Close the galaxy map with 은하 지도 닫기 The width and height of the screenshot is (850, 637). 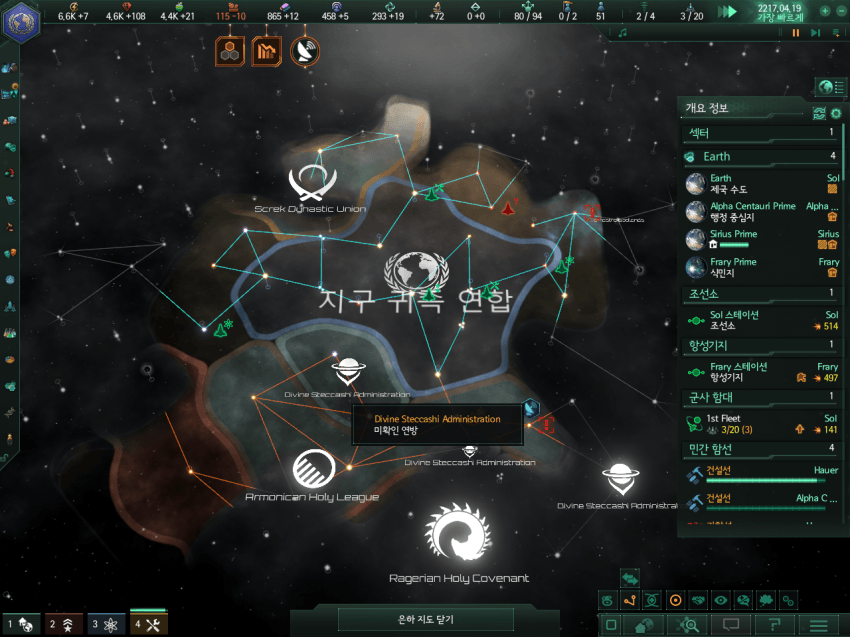(425, 620)
